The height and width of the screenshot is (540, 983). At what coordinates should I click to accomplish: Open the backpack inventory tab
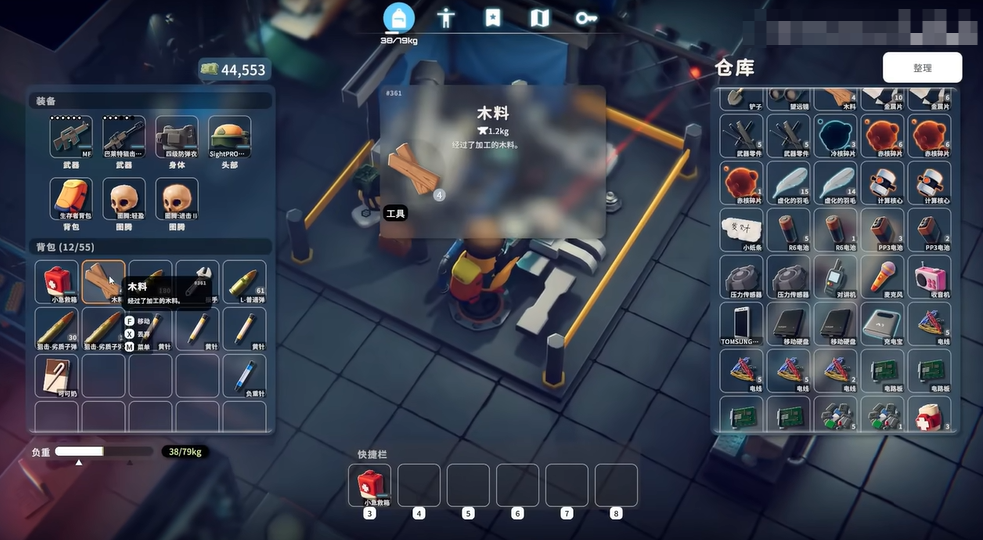tap(398, 18)
